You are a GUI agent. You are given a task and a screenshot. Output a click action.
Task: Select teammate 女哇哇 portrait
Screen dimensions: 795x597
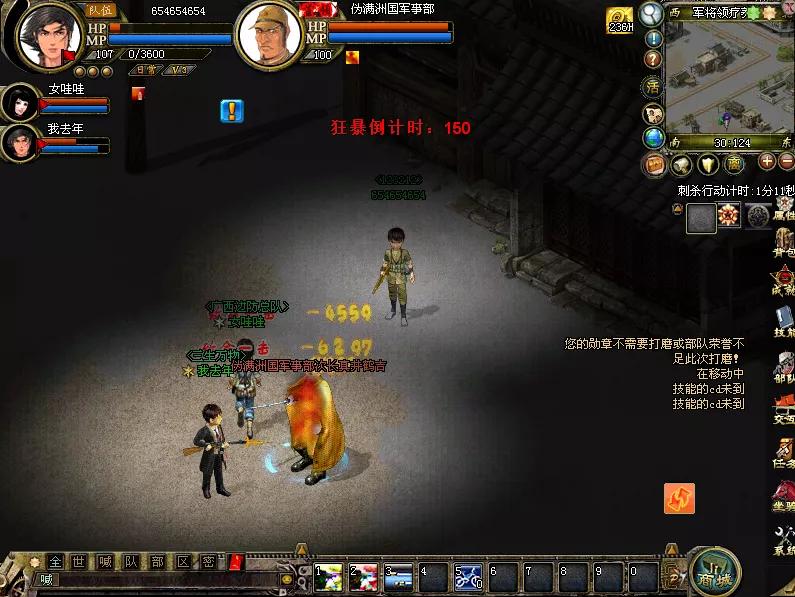[x=19, y=102]
